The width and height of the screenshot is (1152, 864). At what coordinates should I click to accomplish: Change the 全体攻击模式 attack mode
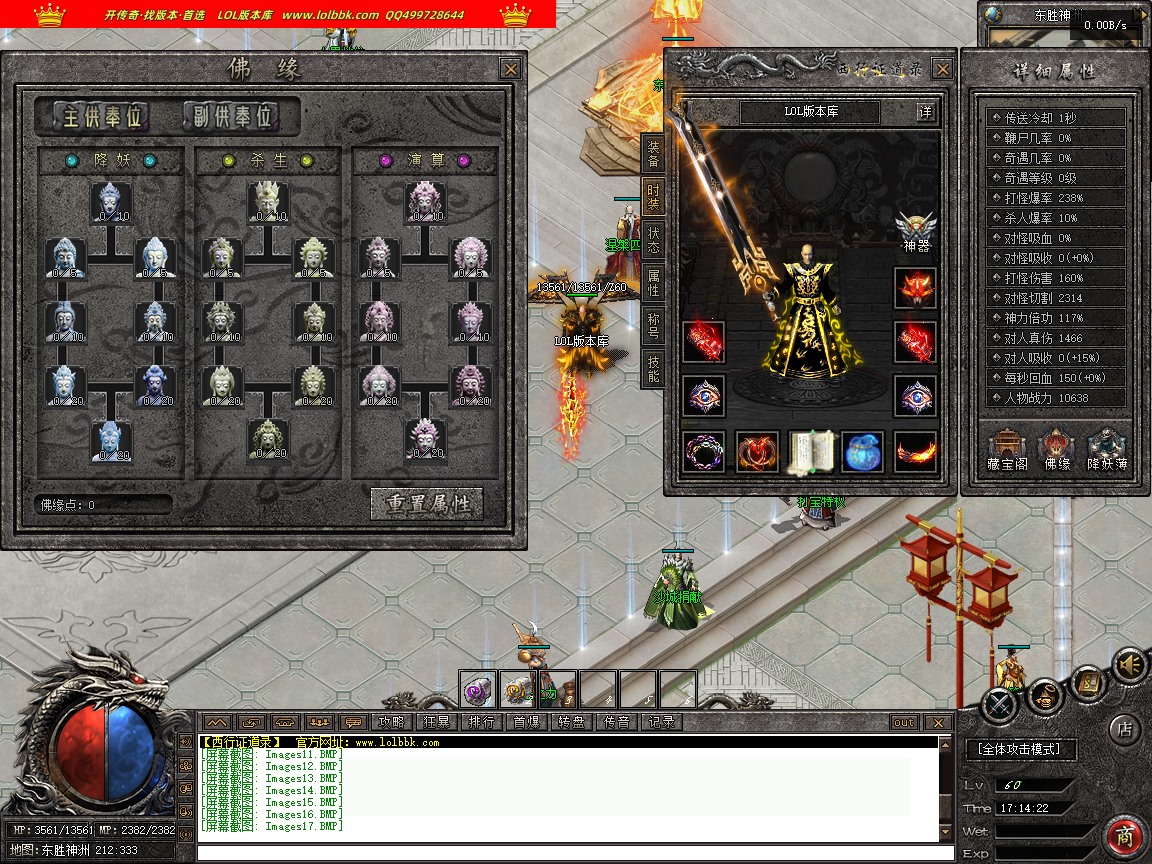(1020, 748)
